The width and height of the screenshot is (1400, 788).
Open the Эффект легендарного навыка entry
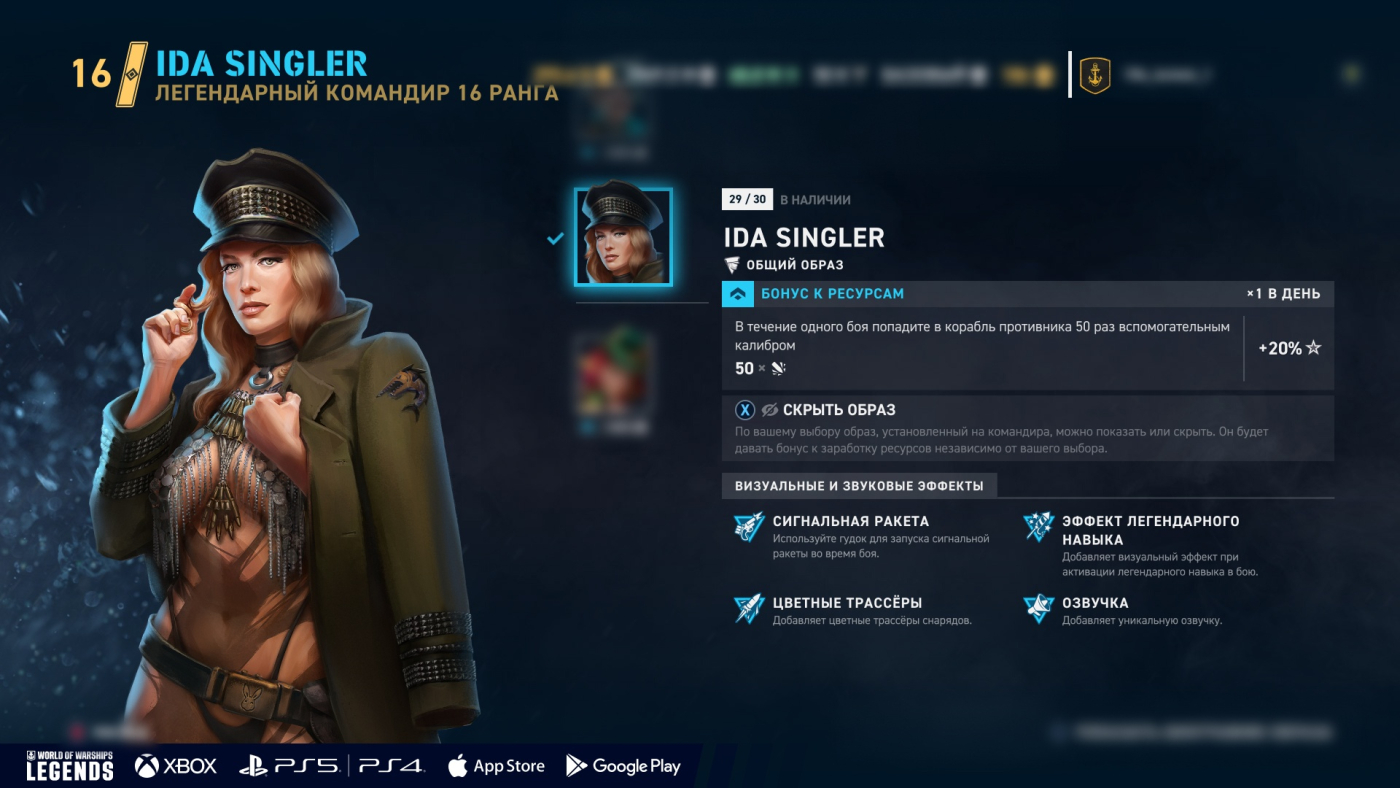click(x=1150, y=530)
